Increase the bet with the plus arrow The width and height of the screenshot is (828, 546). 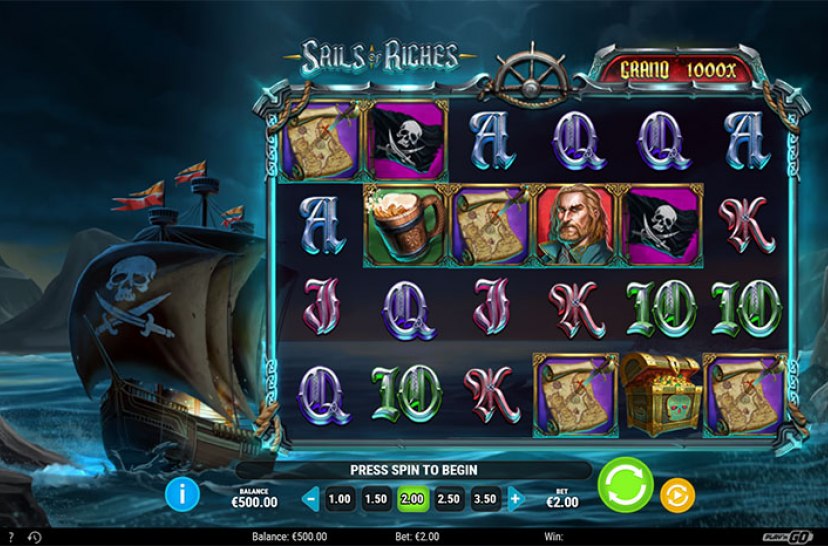516,498
